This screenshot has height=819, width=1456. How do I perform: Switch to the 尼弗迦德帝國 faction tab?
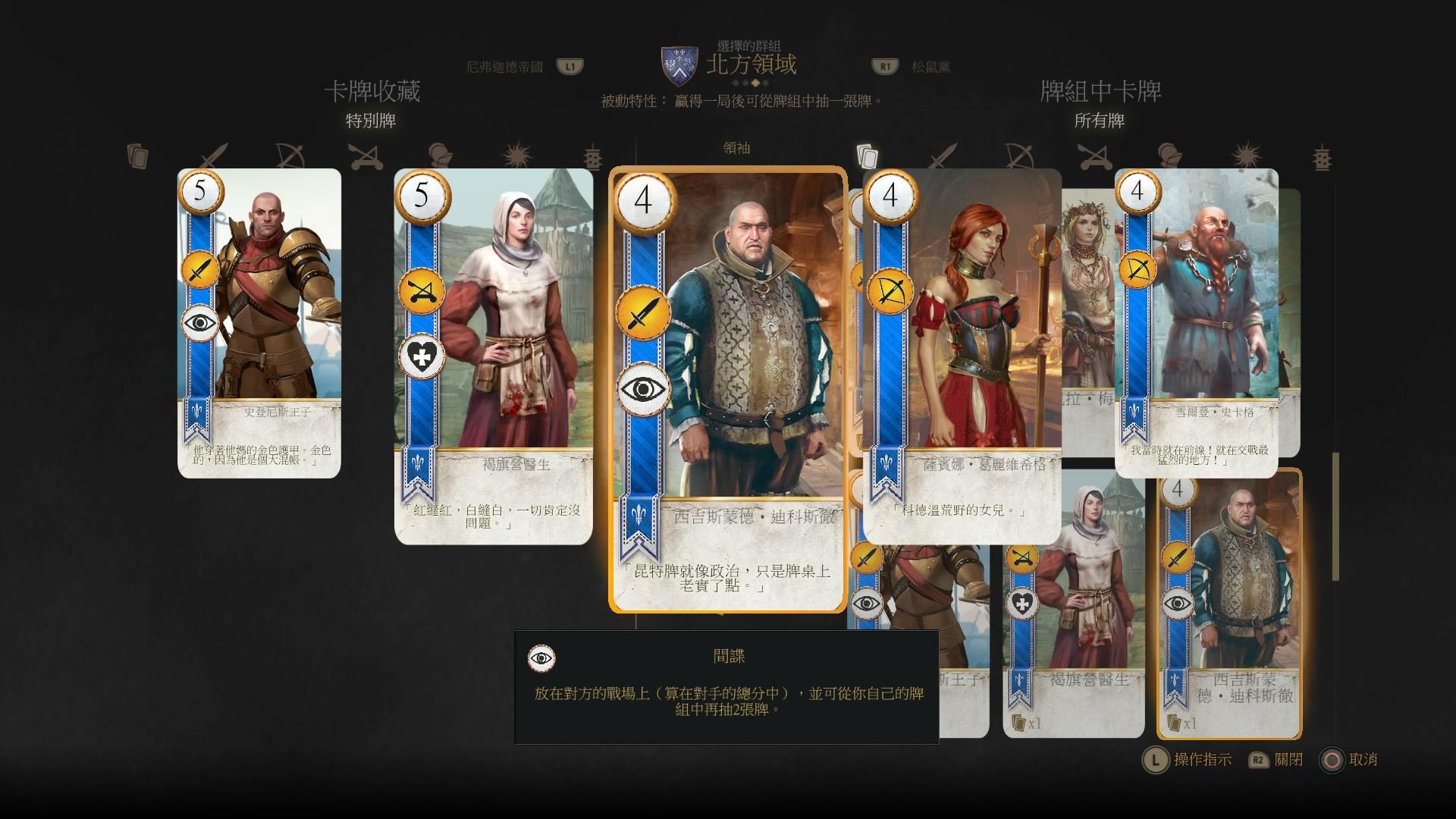point(504,67)
